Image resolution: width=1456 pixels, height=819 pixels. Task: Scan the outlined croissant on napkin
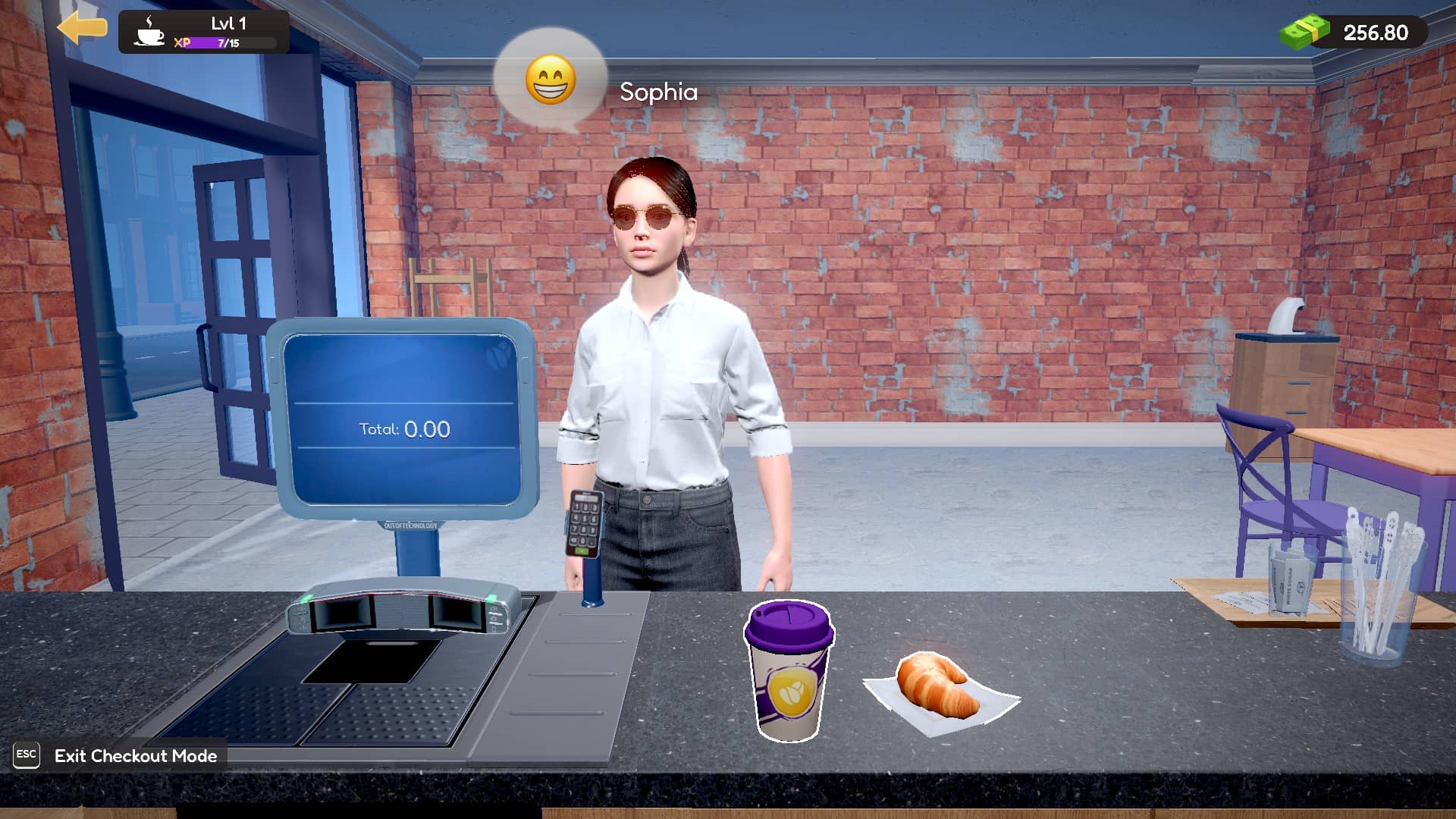(x=939, y=689)
